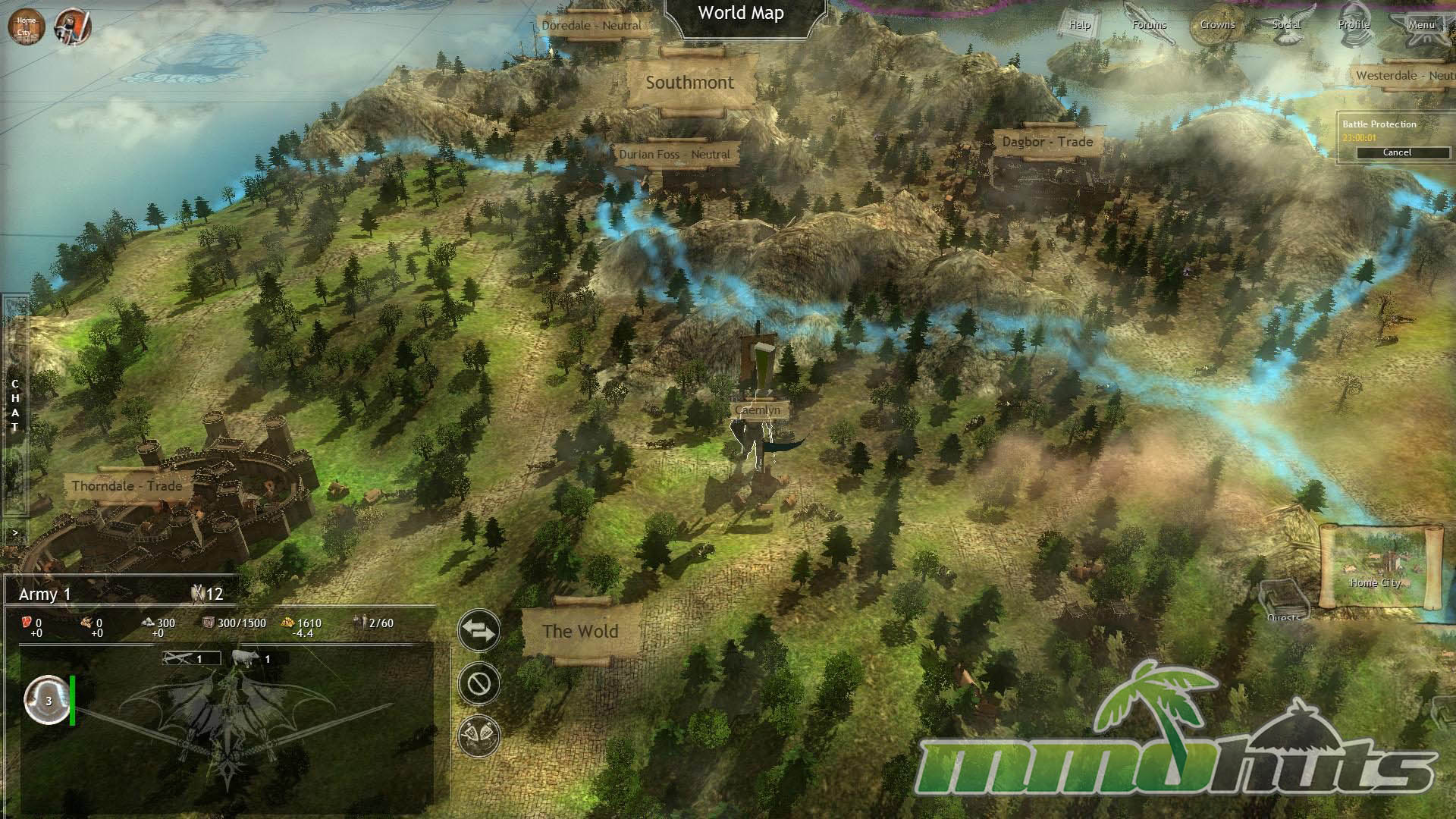Select the Thorndale trade city label
1456x819 pixels.
pos(127,485)
